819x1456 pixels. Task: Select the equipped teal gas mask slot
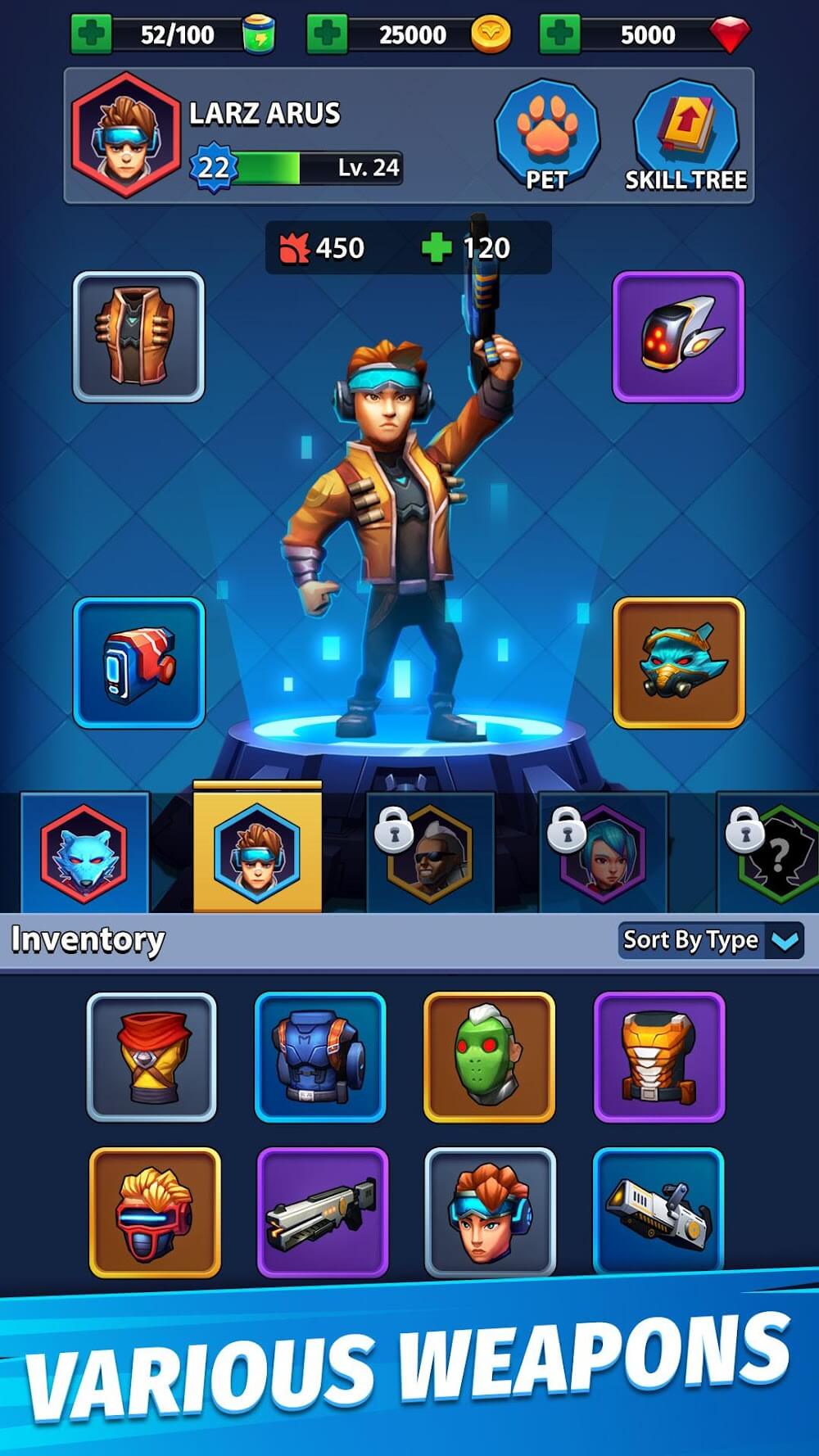click(678, 663)
